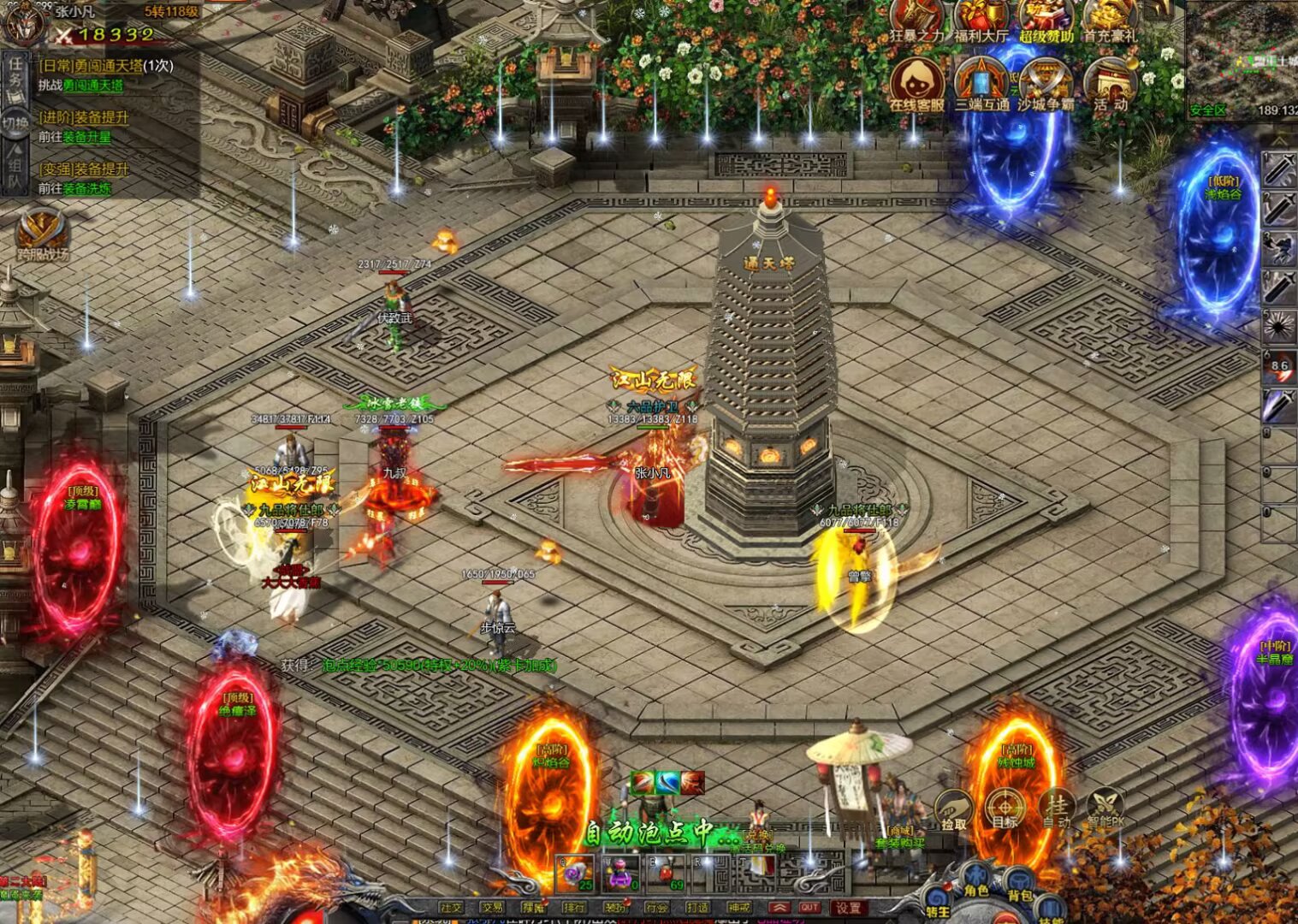Enter the 跨服战场 cross-server battlefield
The height and width of the screenshot is (924, 1298).
click(x=41, y=235)
